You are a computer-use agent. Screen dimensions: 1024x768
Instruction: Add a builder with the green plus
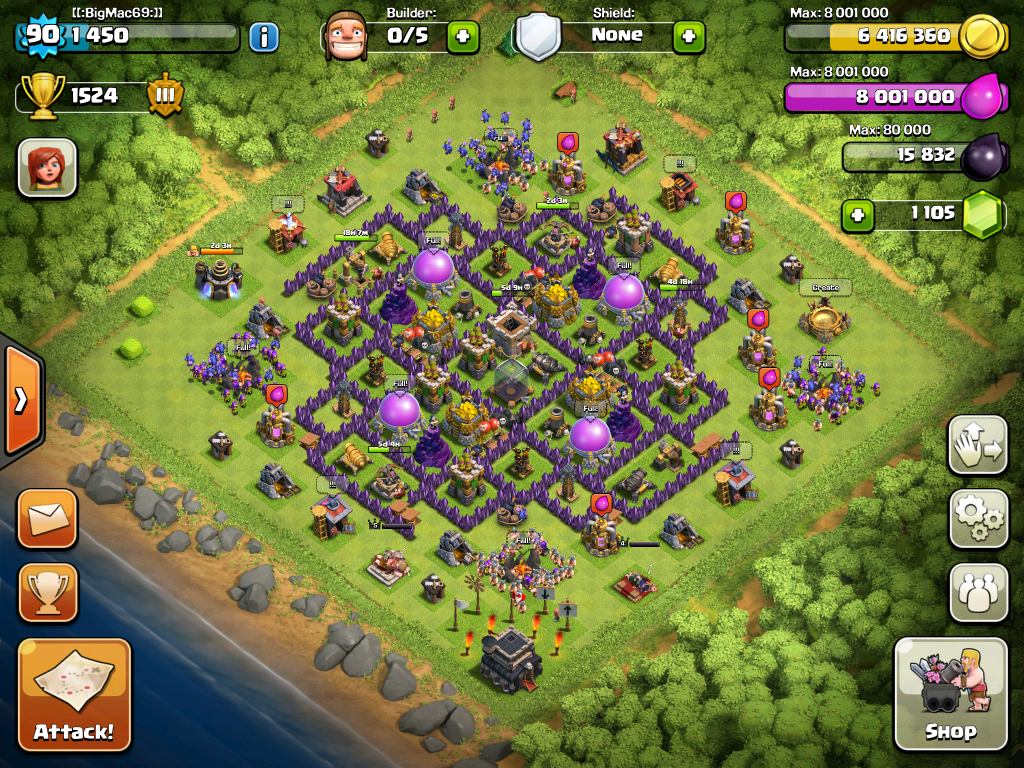tap(462, 37)
